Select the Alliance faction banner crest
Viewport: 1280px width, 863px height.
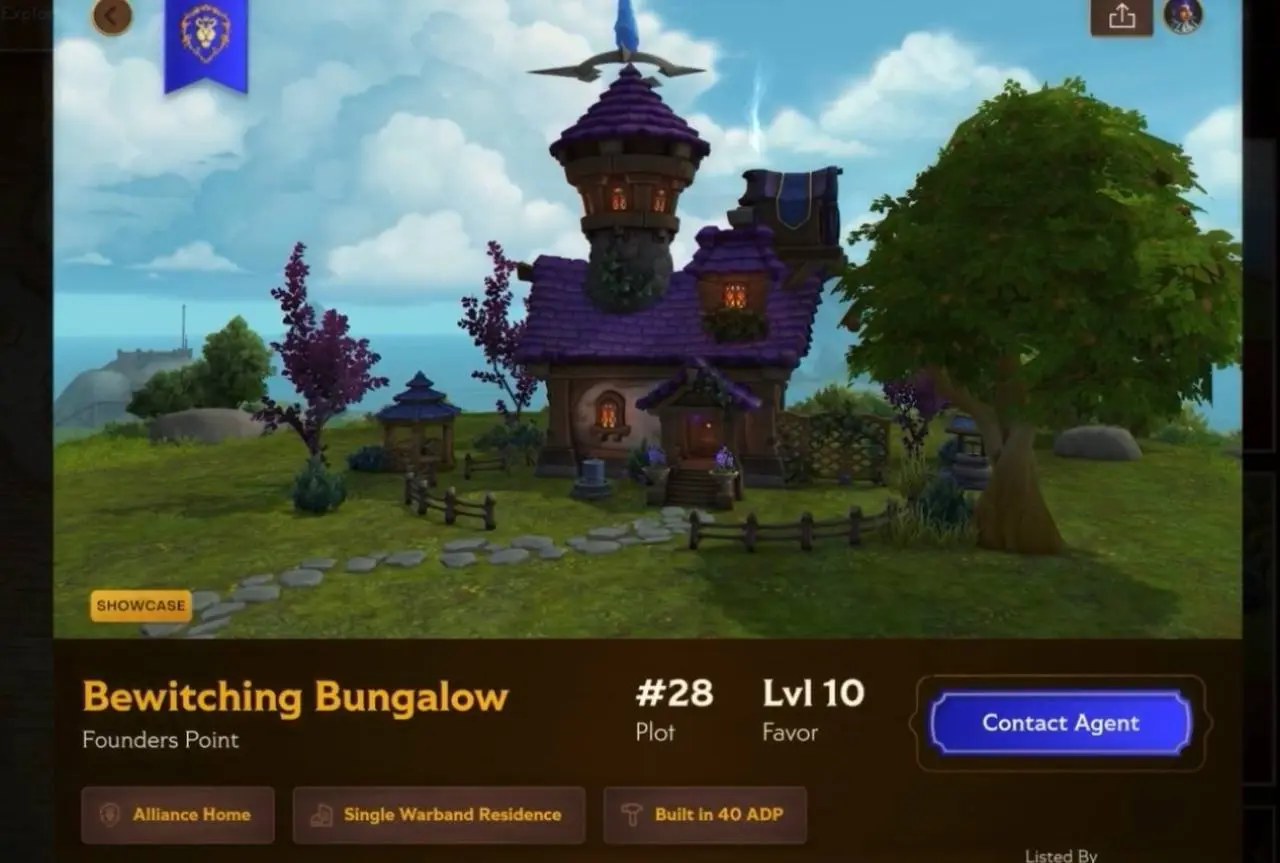pos(206,35)
